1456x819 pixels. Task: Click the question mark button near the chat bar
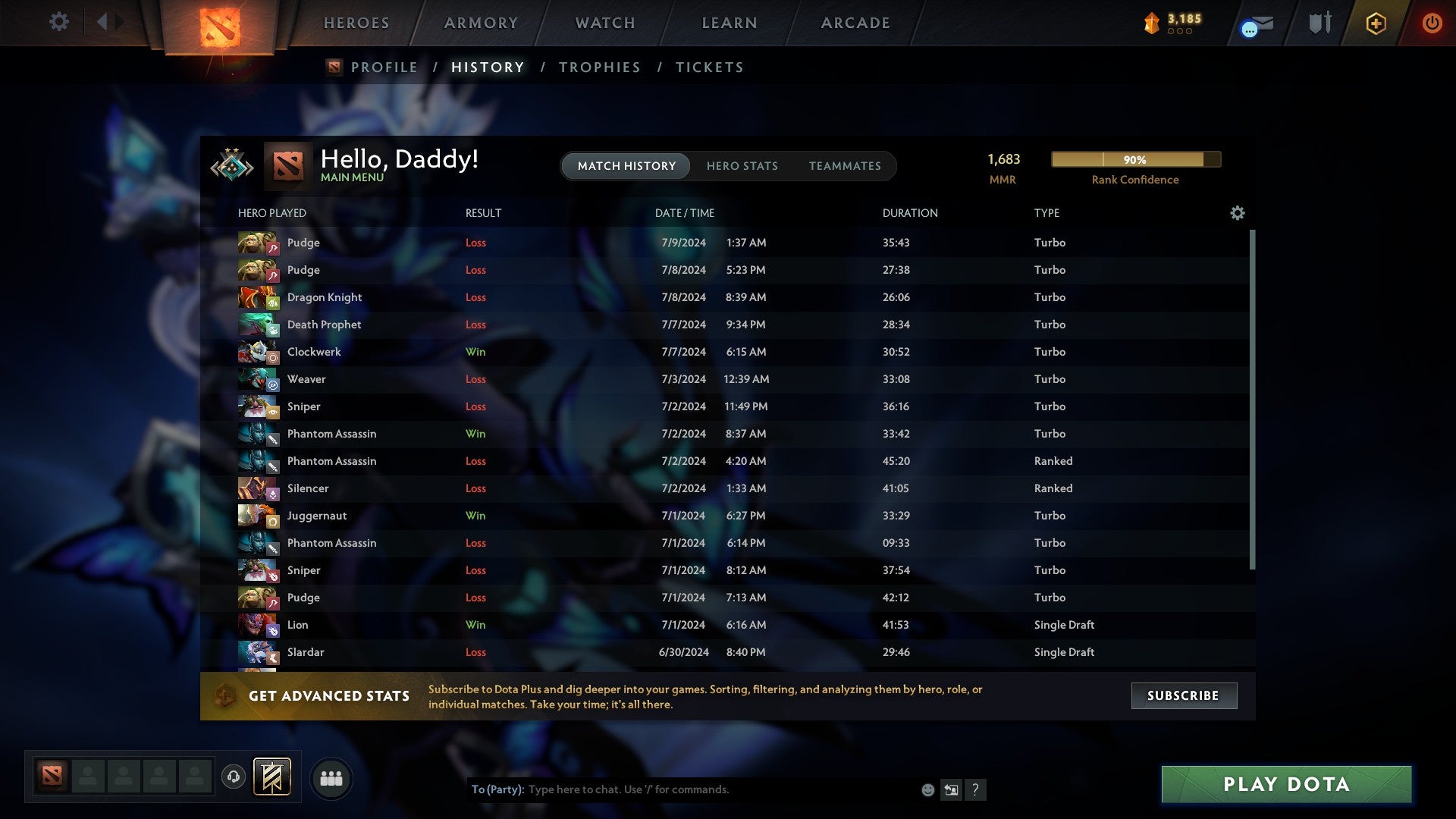976,789
